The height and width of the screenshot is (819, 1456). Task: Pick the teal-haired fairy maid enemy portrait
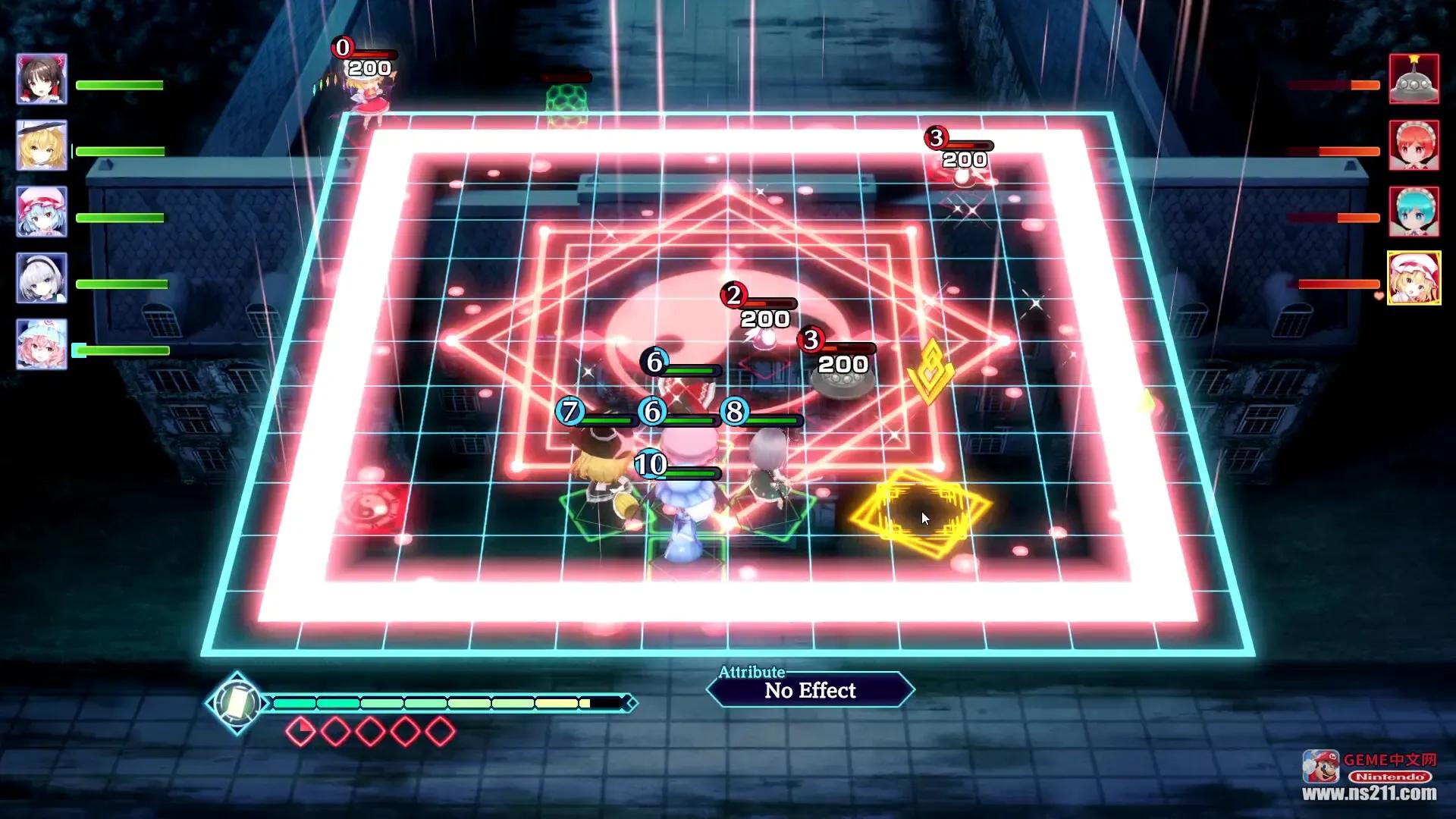(1414, 212)
